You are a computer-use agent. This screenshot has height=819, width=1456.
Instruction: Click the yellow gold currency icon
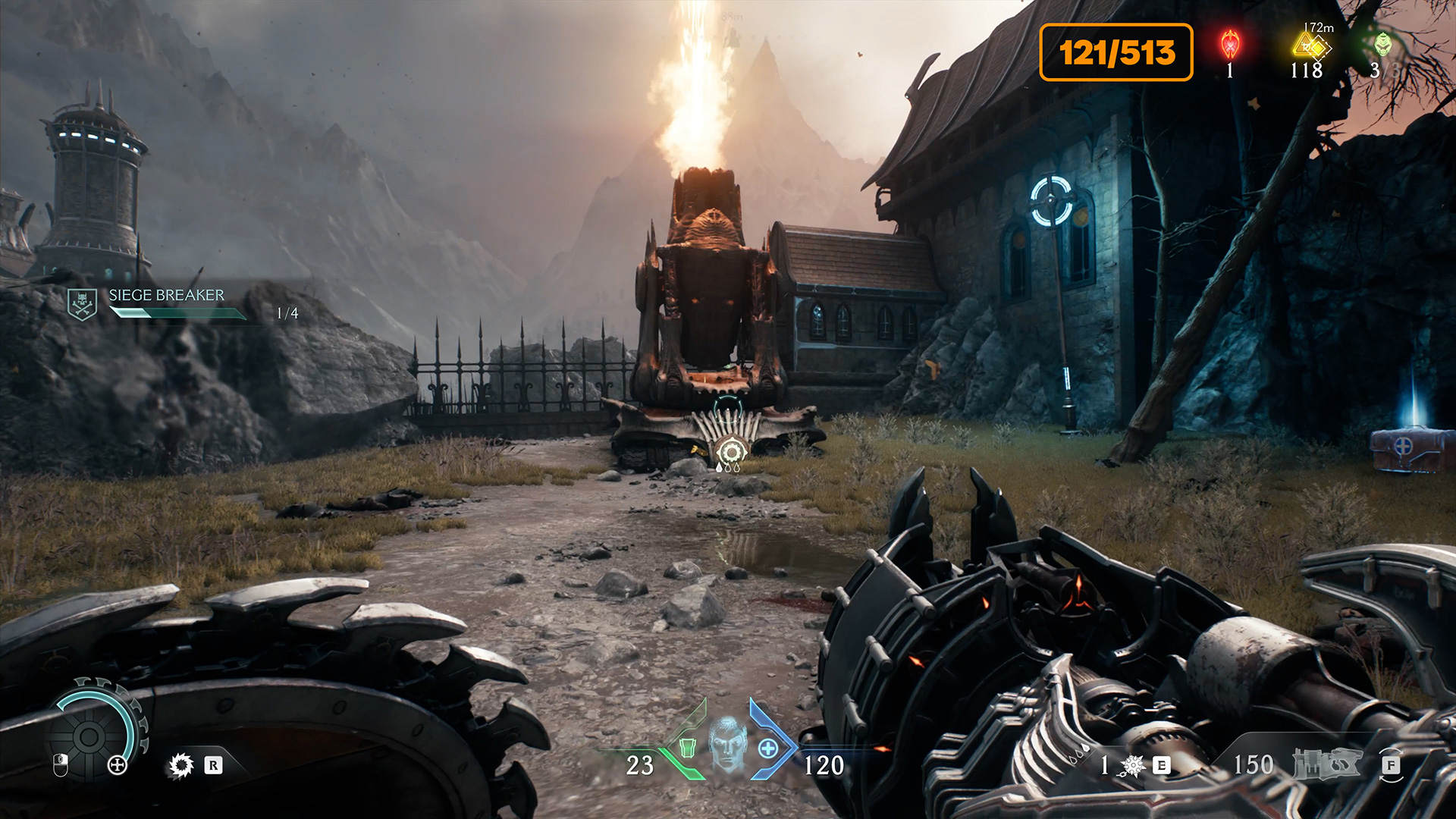tap(1310, 47)
